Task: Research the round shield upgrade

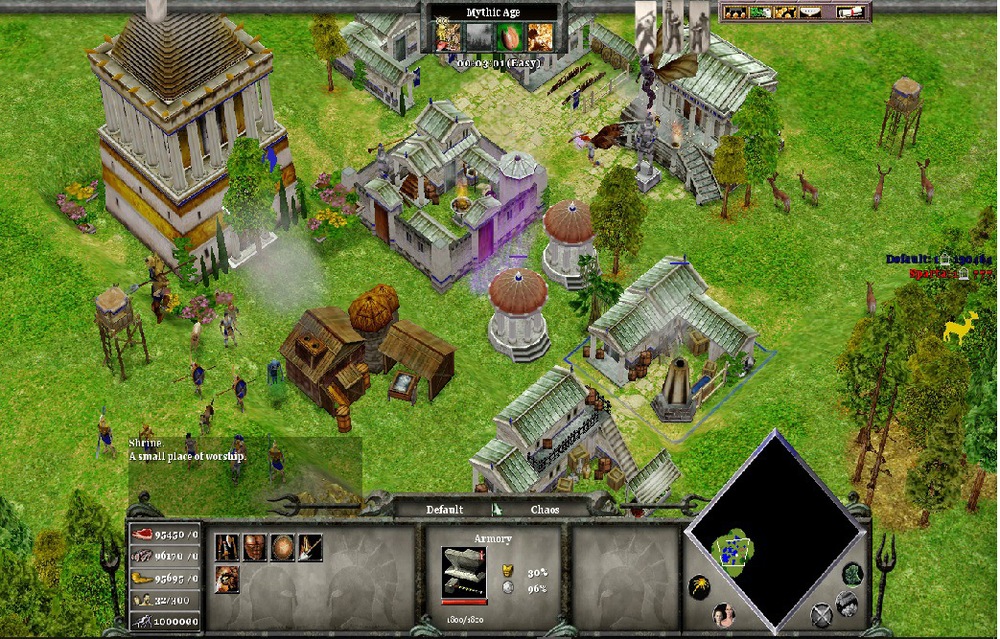Action: (283, 548)
